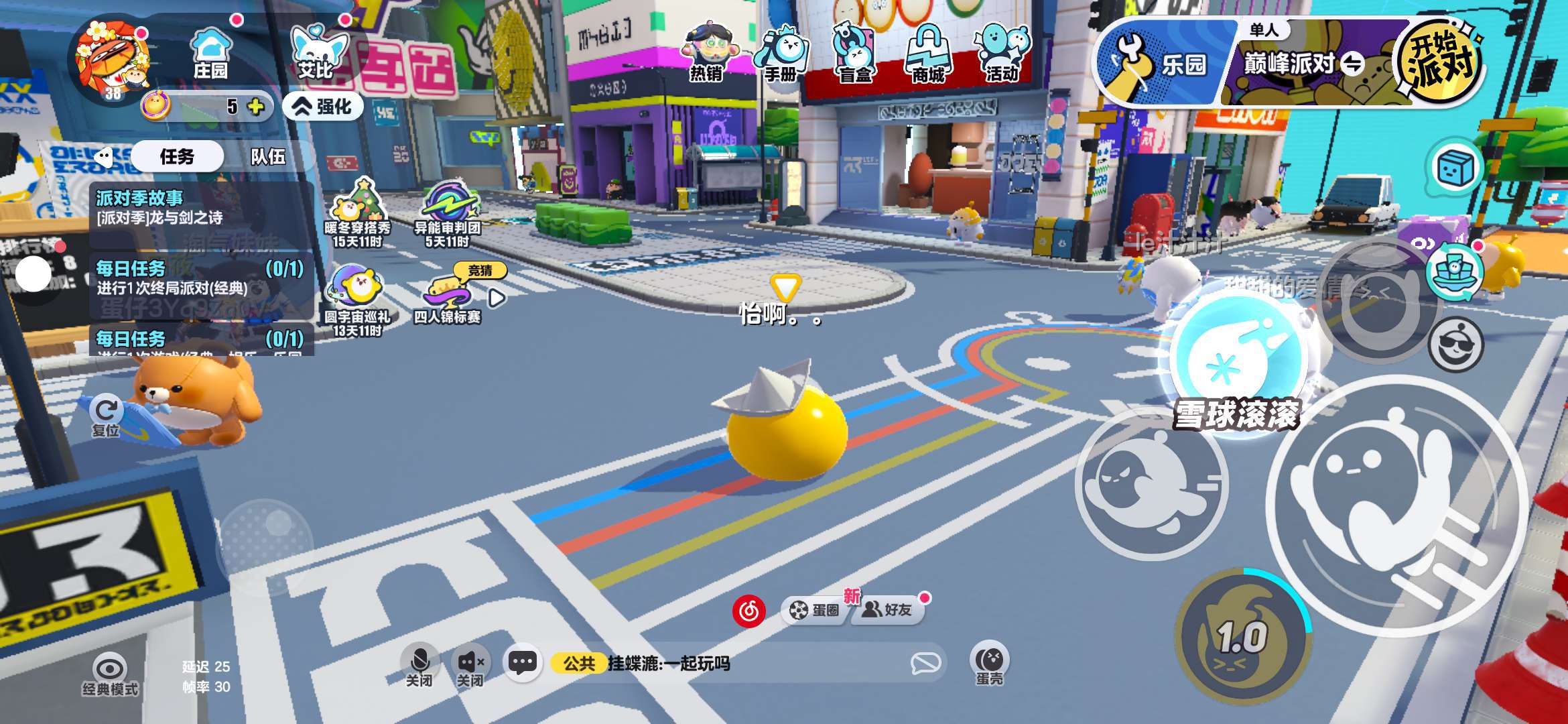The image size is (1568, 724).
Task: Open the 暖冬穿搭秀 event
Action: click(358, 213)
